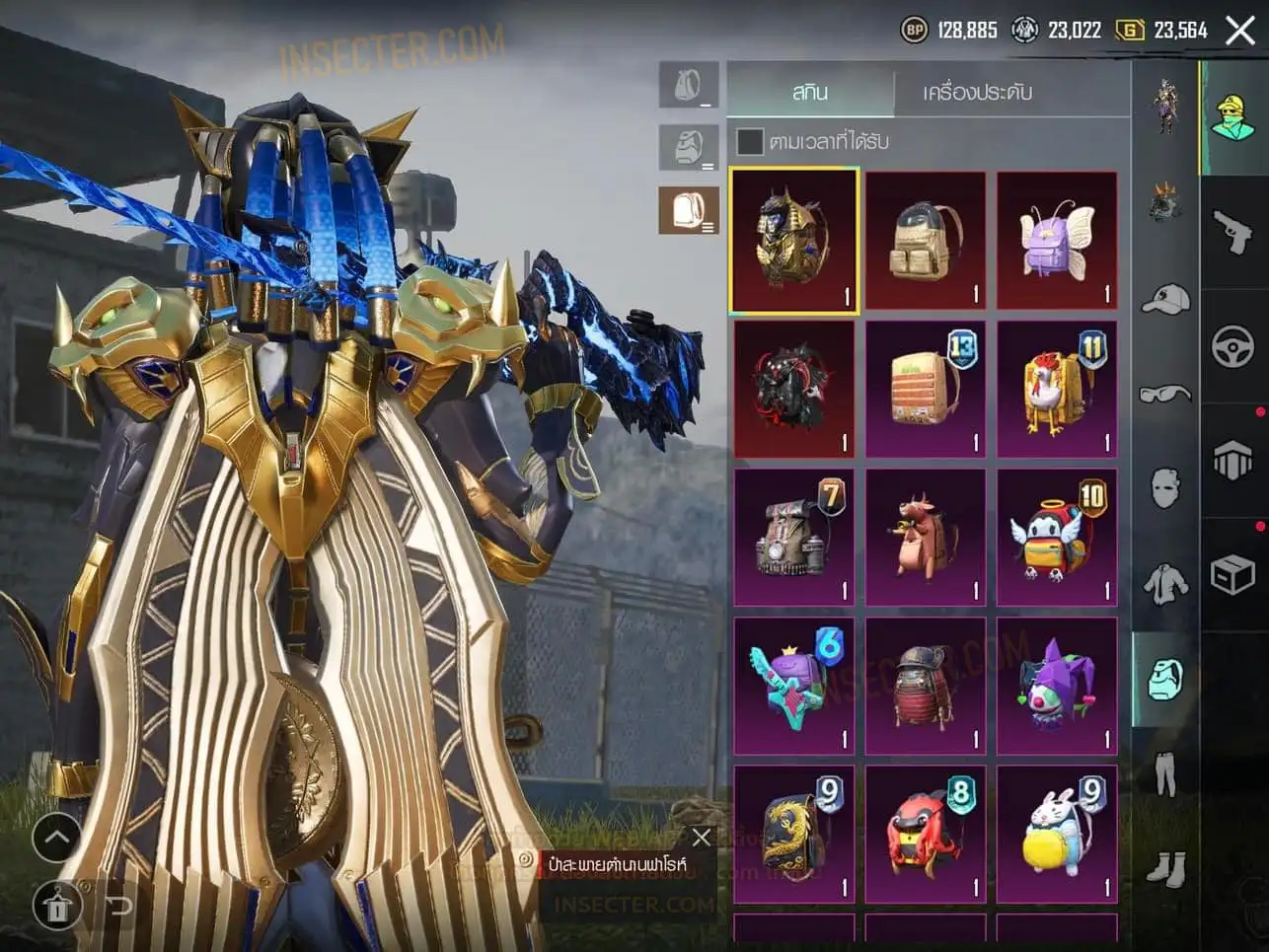Viewport: 1269px width, 952px height.
Task: Select the level 3 backpack filter
Action: [x=689, y=211]
